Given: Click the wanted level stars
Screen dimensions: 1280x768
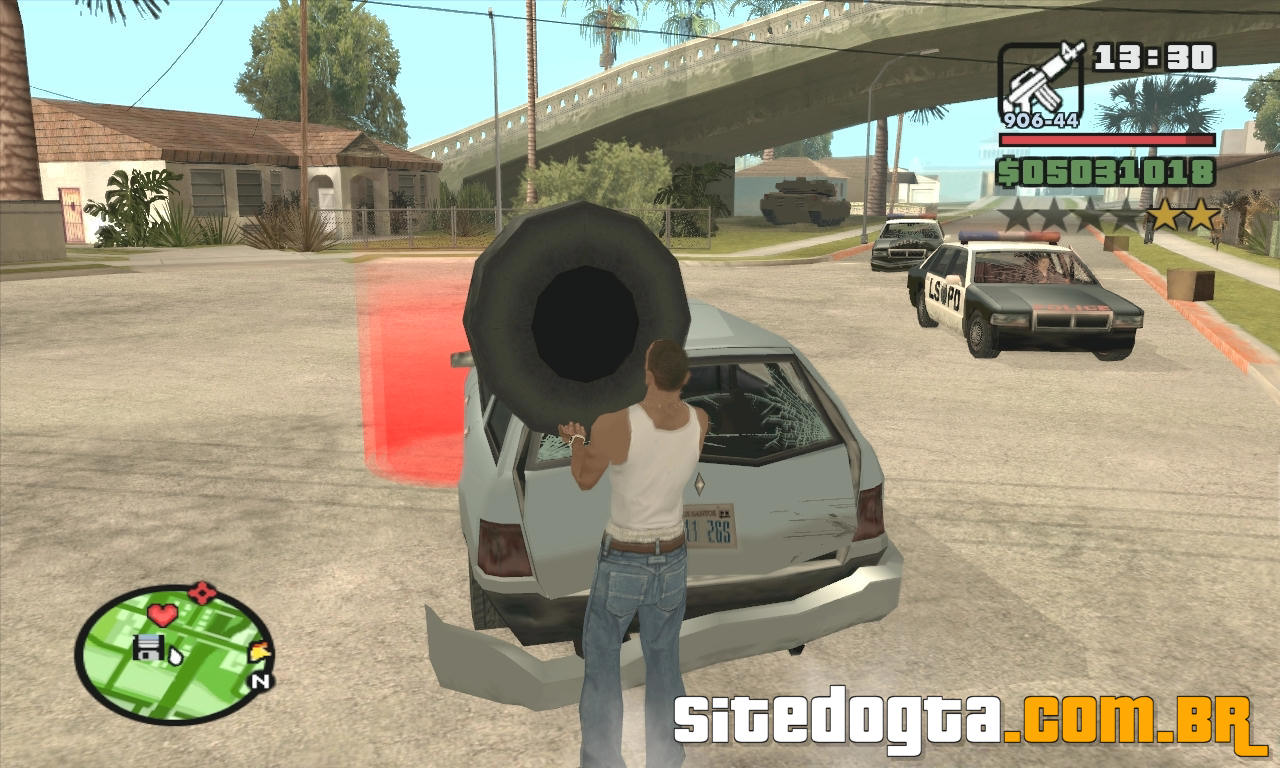Looking at the screenshot, I should 1109,215.
